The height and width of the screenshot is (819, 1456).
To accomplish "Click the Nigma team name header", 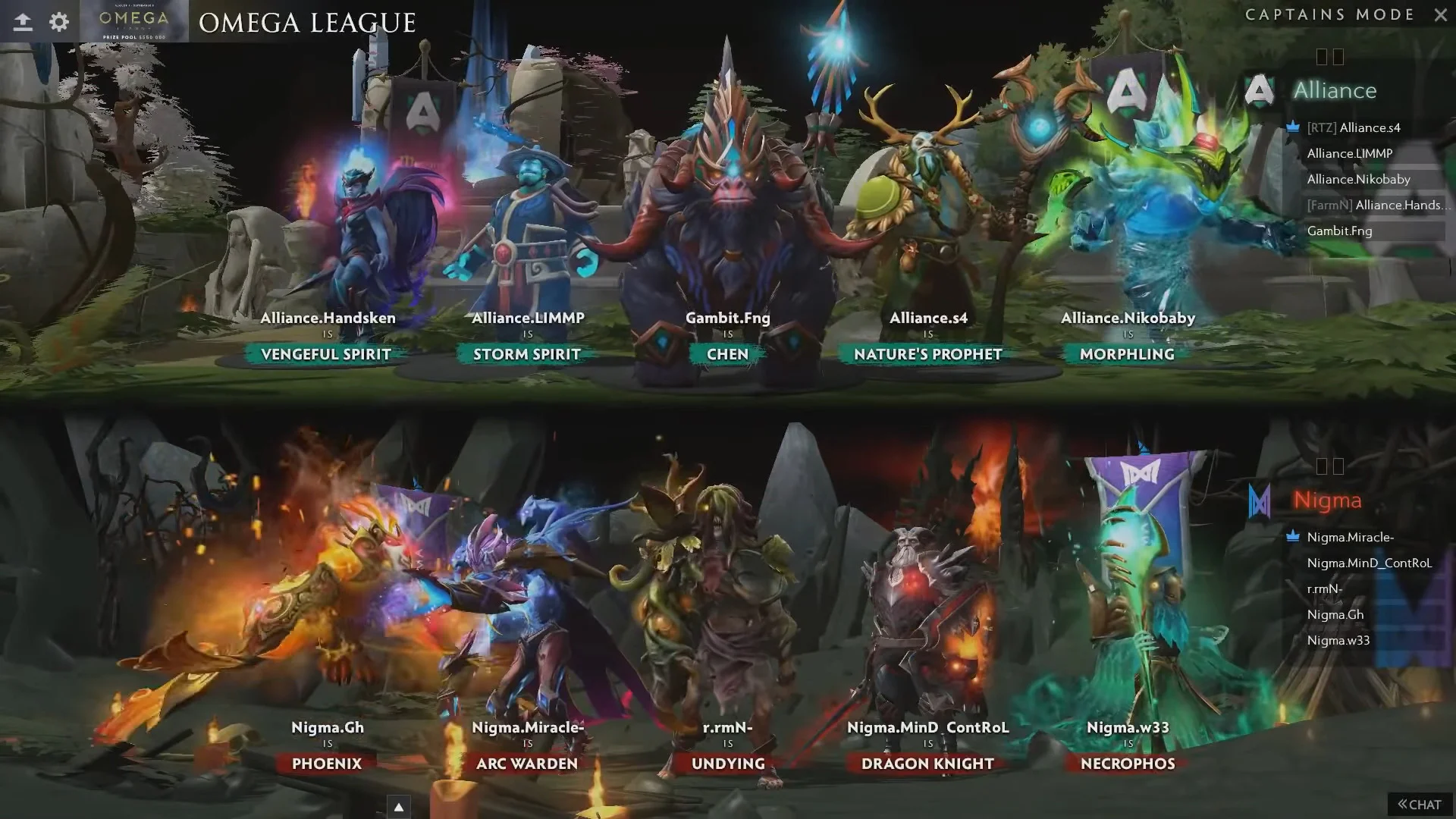I will pos(1327,500).
